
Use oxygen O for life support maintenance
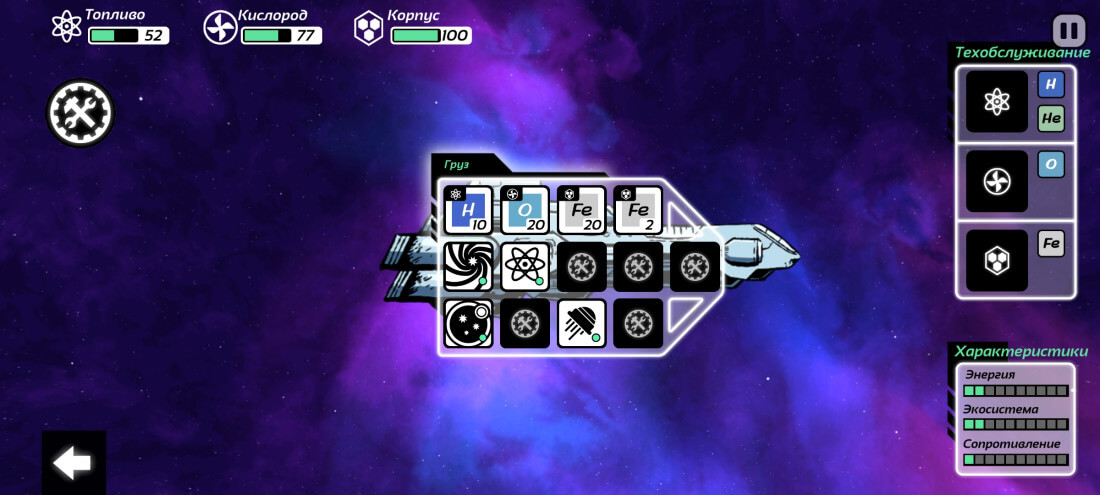(1051, 164)
